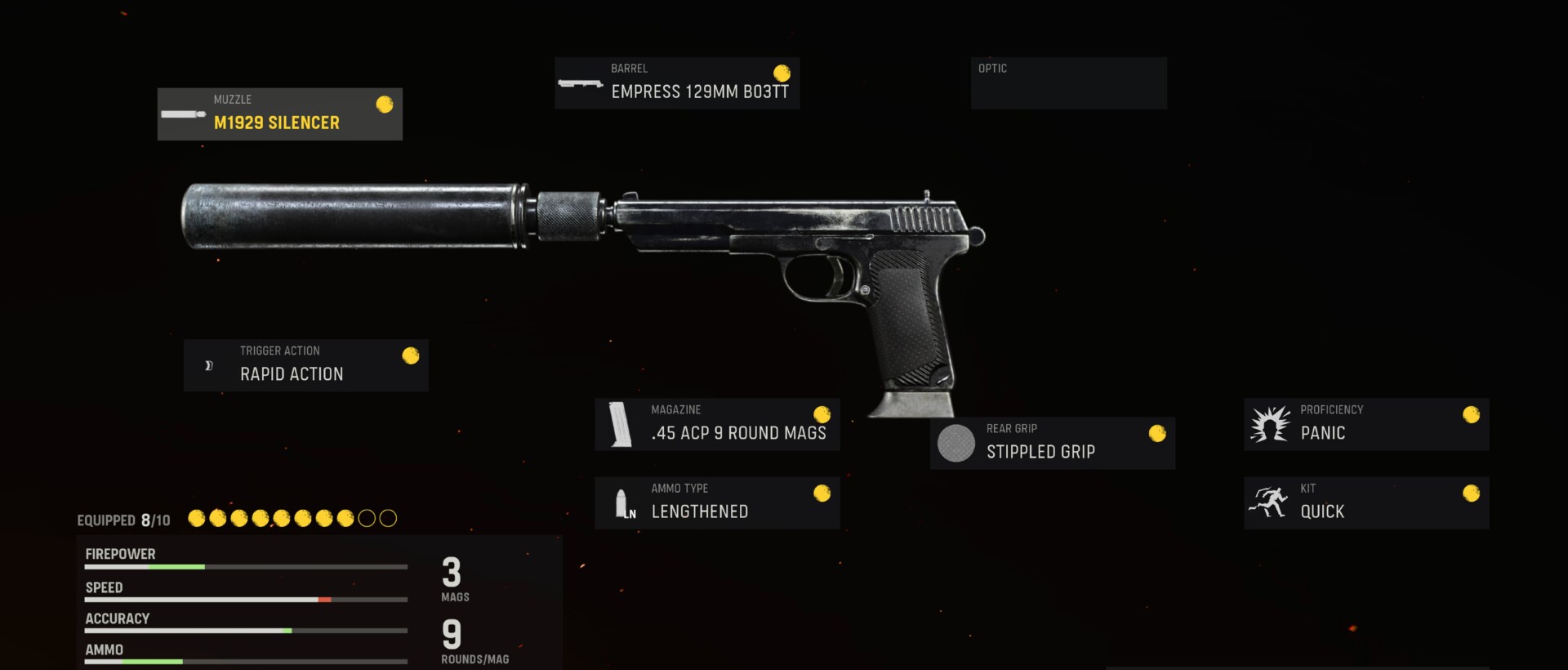Change the Lengthened ammo type slot
Image resolution: width=1568 pixels, height=670 pixels.
pos(717,502)
